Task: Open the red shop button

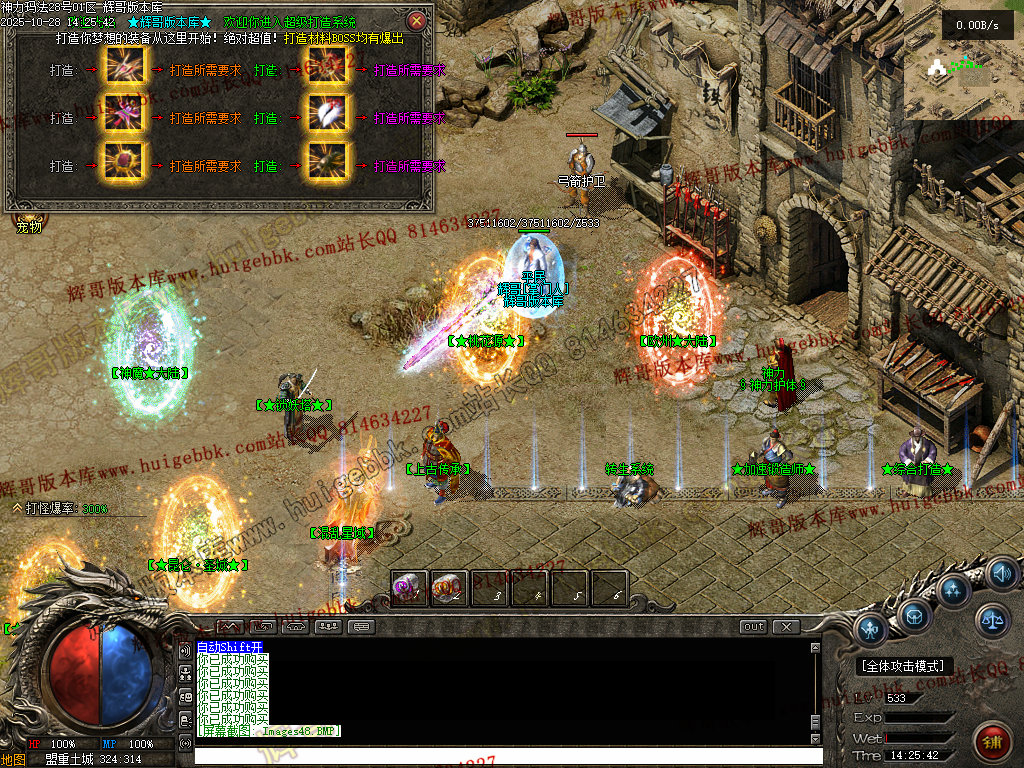Action: click(992, 743)
